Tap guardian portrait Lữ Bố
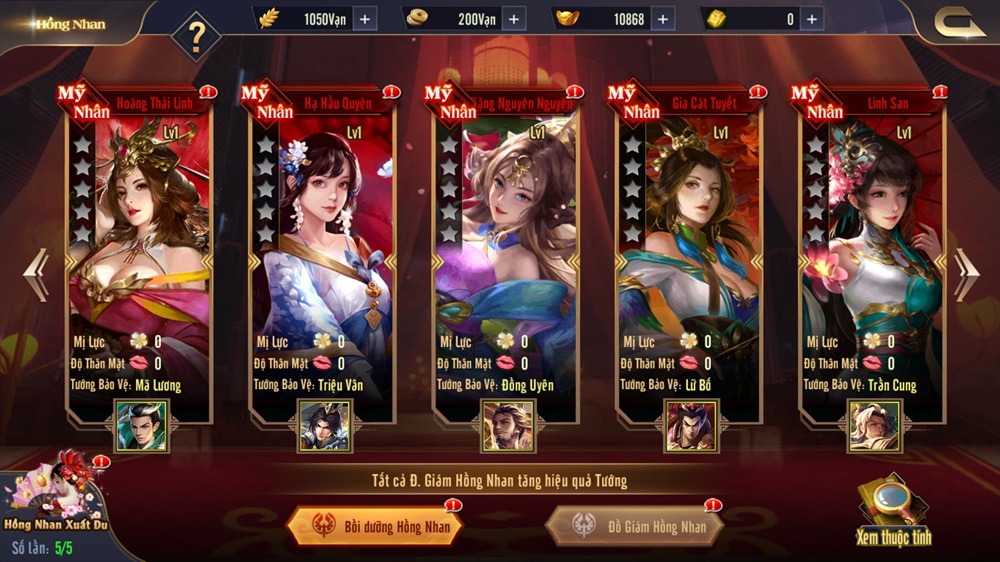This screenshot has width=1000, height=562. [x=691, y=426]
